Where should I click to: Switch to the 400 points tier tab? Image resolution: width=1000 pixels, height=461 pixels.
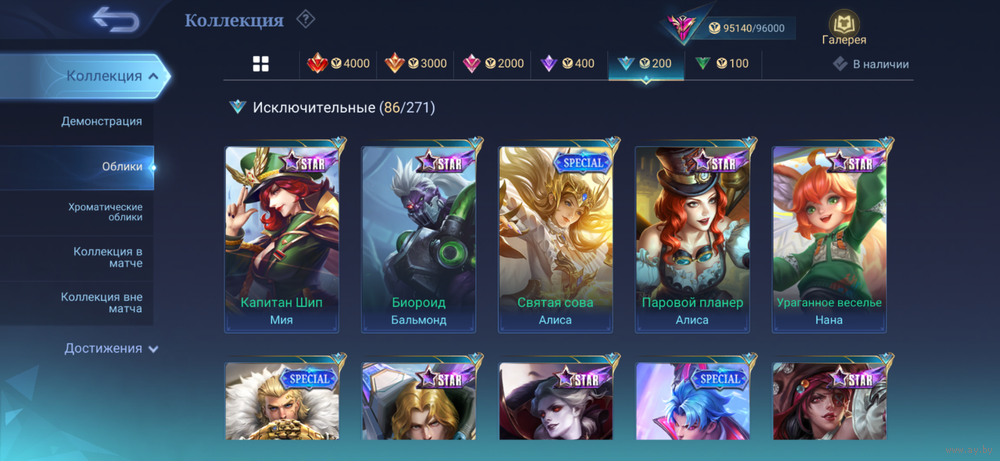(x=567, y=64)
